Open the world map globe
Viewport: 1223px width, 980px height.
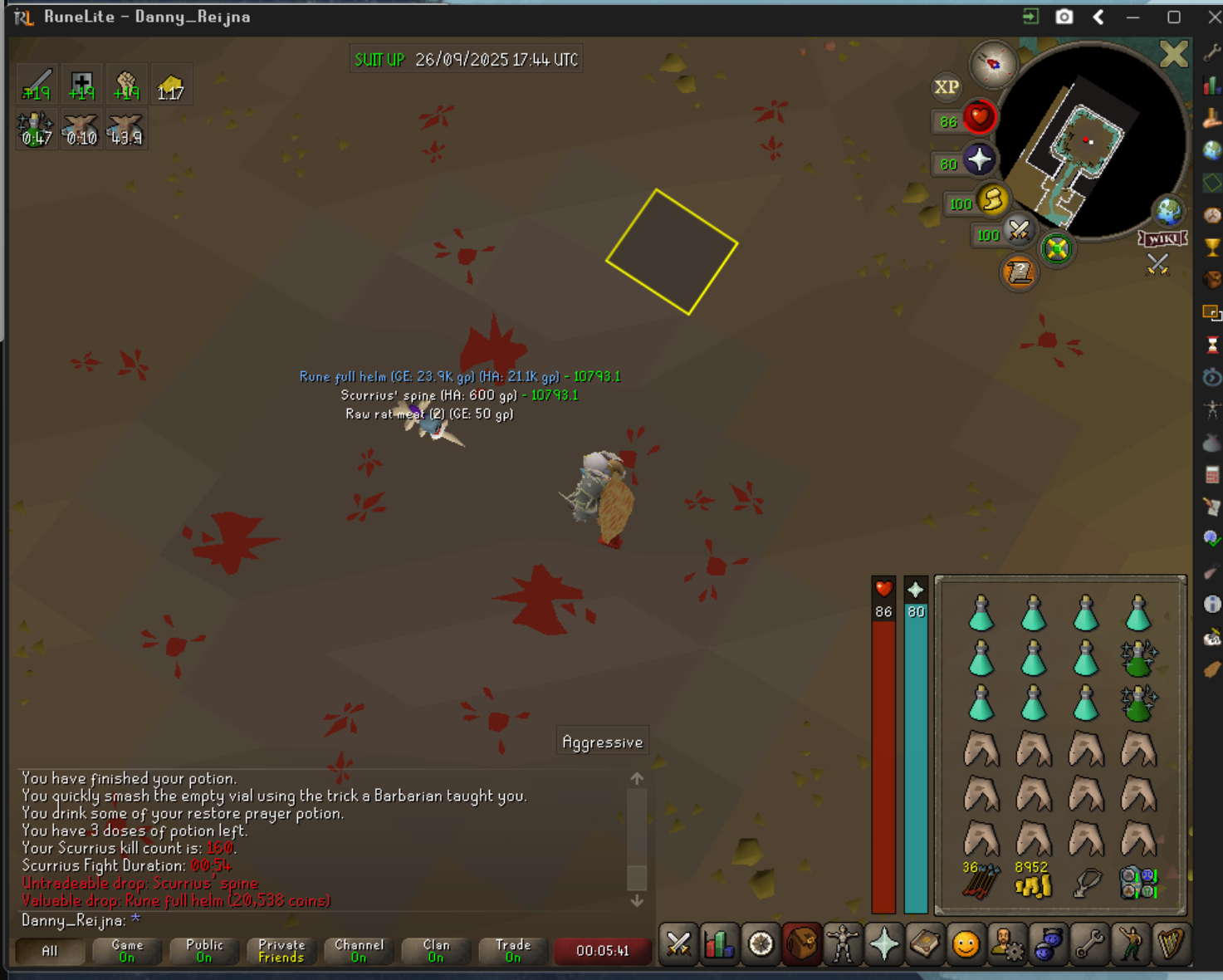[1169, 212]
